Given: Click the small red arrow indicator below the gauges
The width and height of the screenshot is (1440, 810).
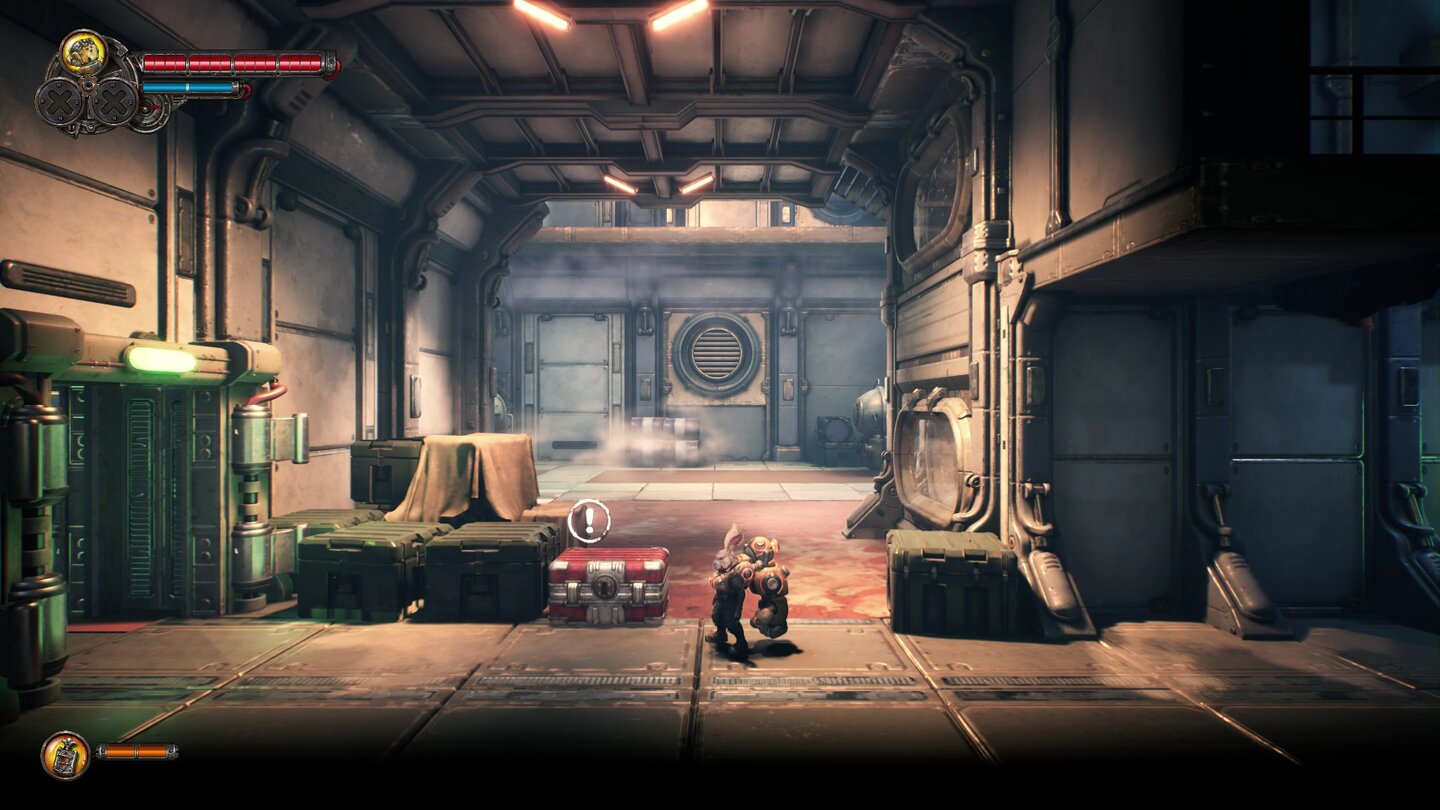Looking at the screenshot, I should click(148, 107).
